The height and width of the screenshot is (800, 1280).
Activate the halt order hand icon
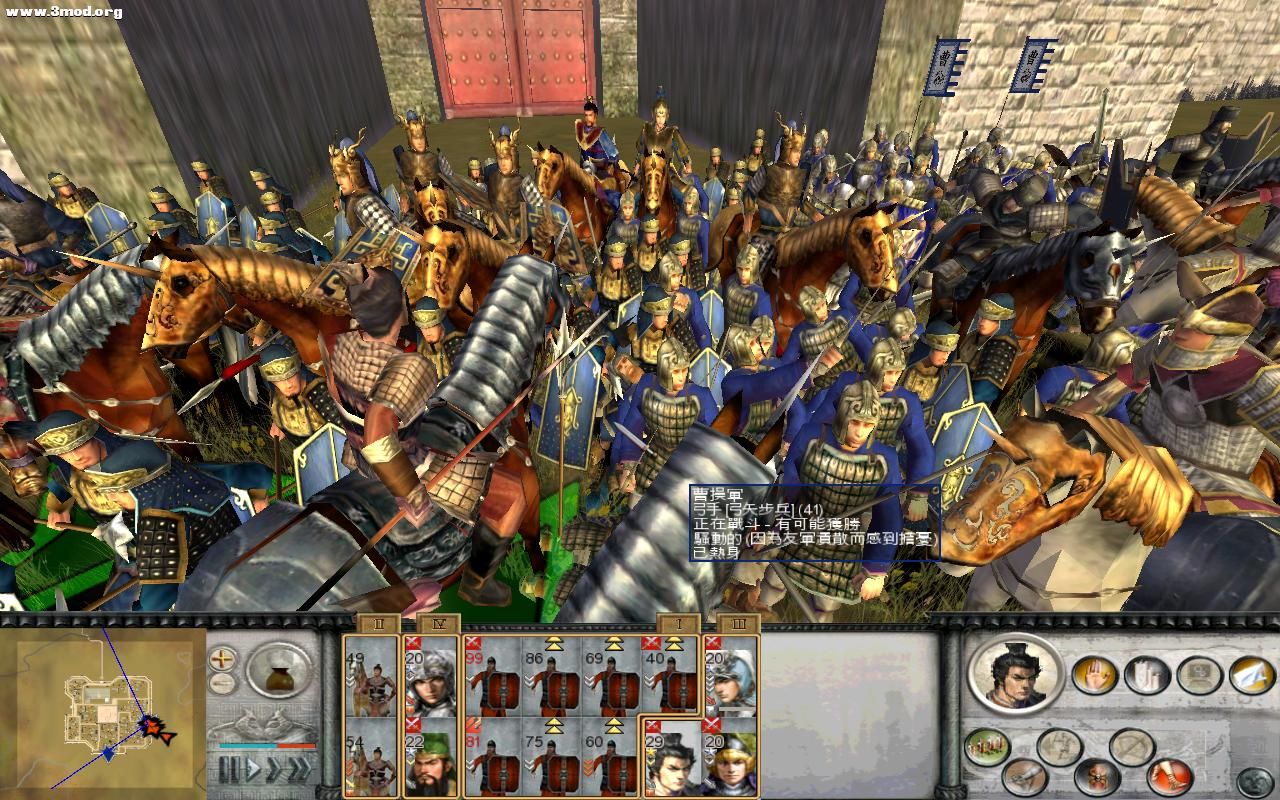click(1095, 675)
